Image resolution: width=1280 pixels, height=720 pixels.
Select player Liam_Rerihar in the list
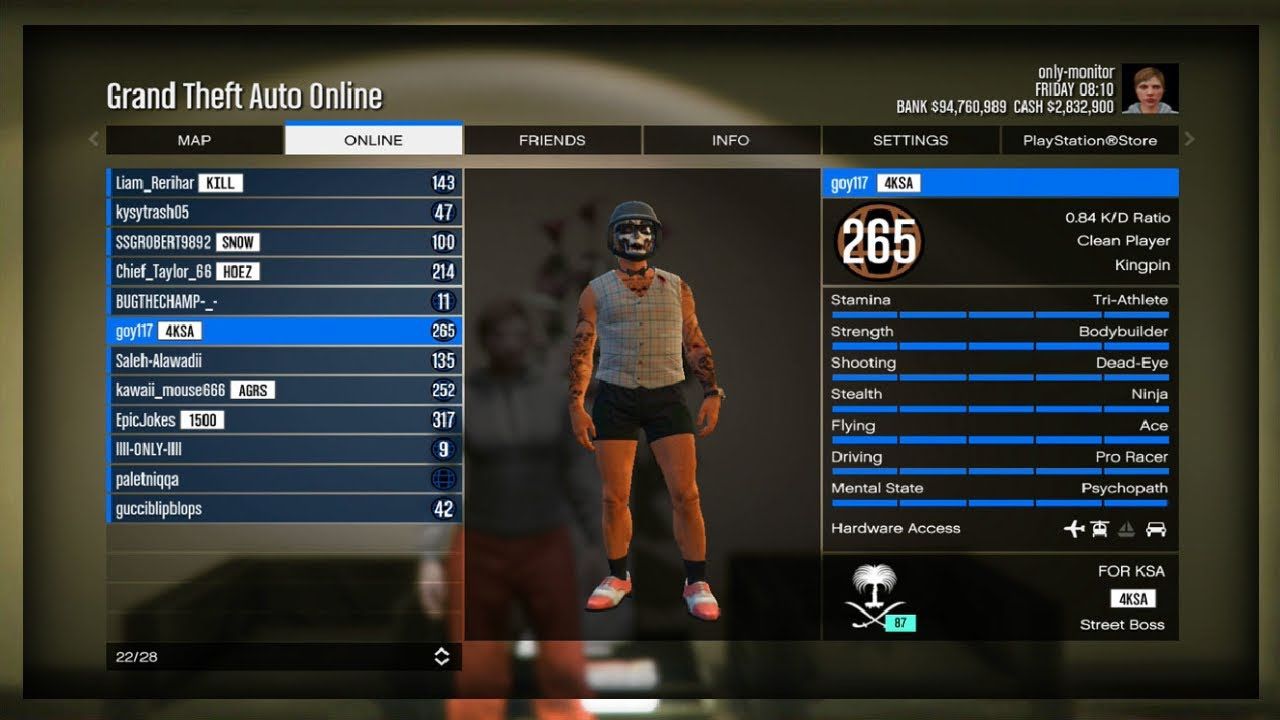pyautogui.click(x=284, y=183)
